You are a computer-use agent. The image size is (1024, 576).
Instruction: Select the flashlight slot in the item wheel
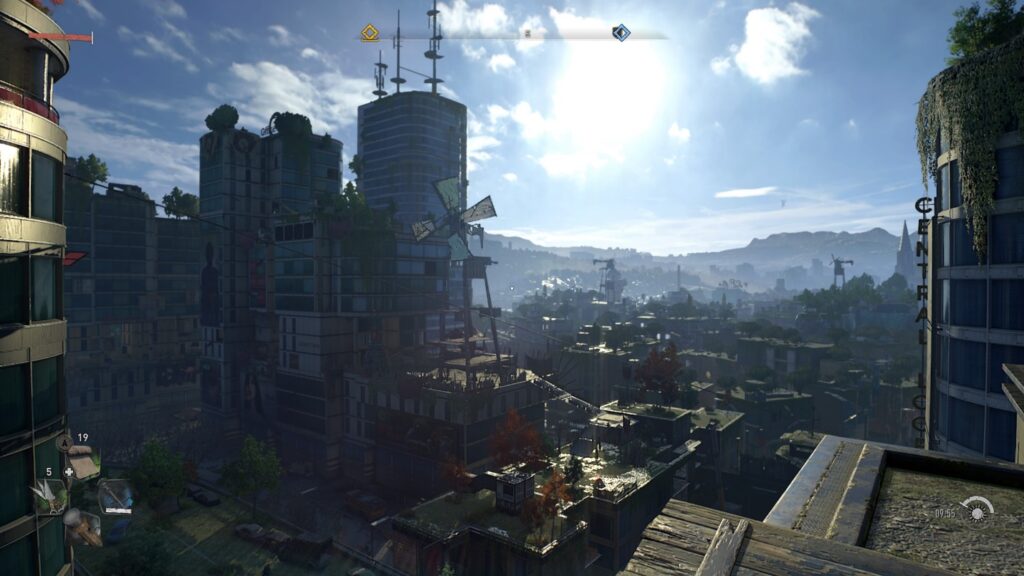82,526
